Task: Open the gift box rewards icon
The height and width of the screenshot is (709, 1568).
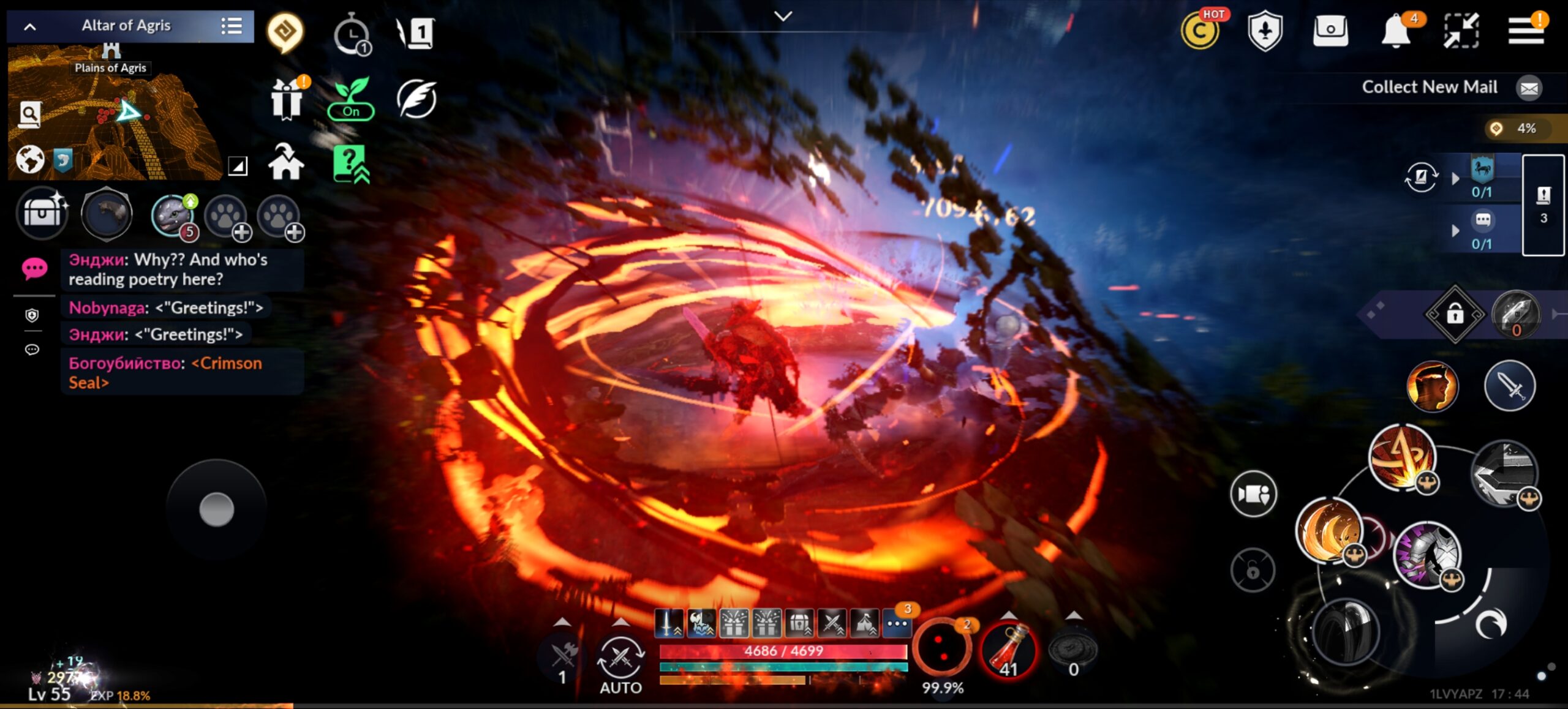Action: 287,99
